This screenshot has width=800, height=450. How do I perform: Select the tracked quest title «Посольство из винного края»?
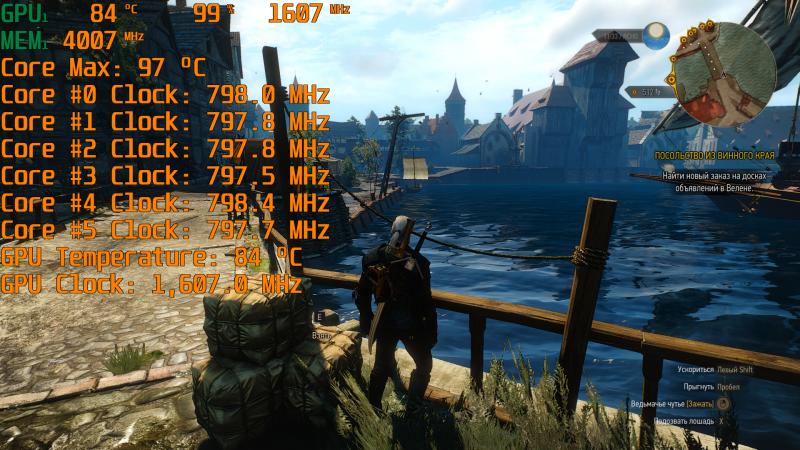coord(714,157)
